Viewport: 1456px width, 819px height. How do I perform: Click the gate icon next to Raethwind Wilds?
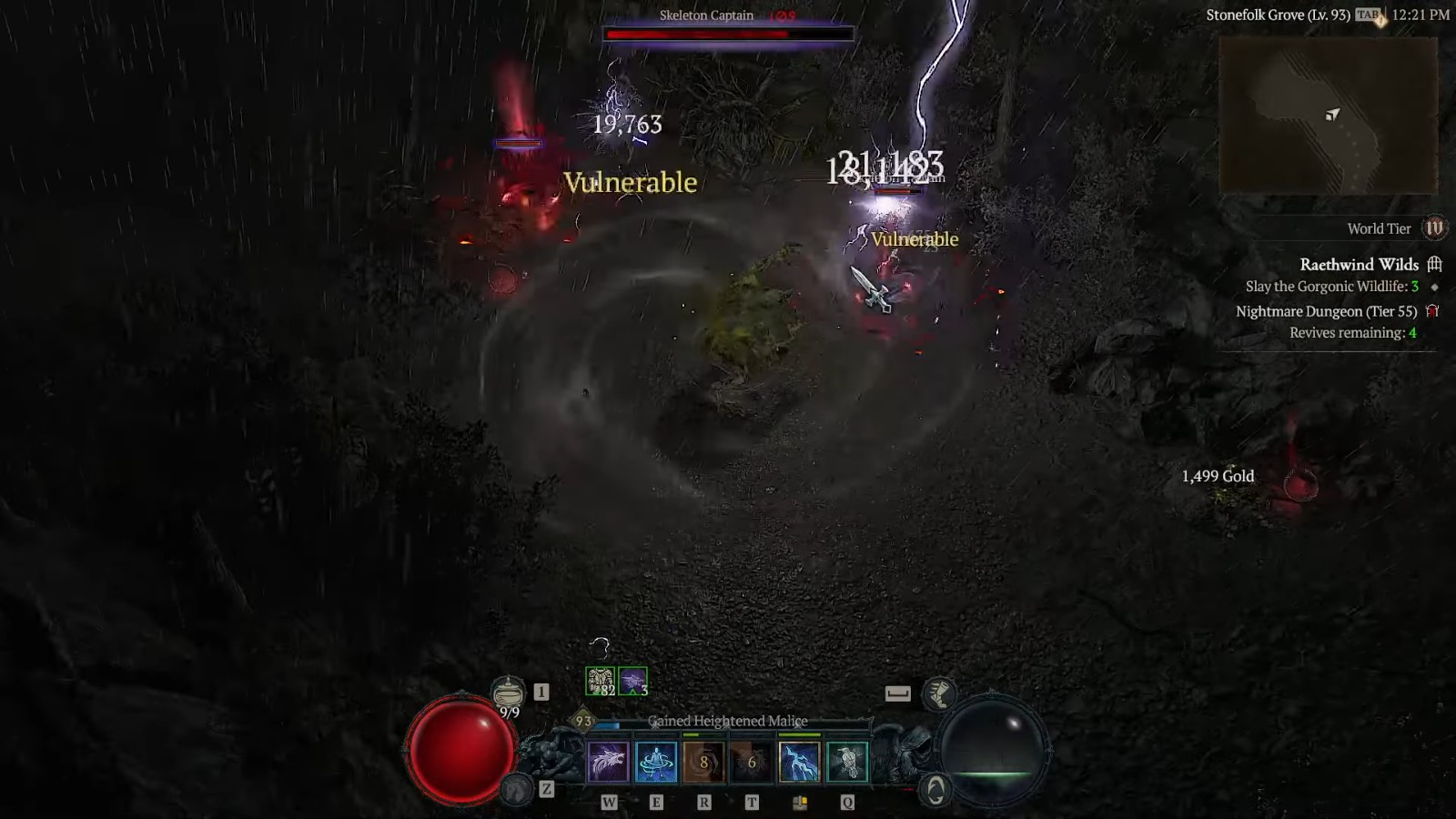pyautogui.click(x=1434, y=264)
